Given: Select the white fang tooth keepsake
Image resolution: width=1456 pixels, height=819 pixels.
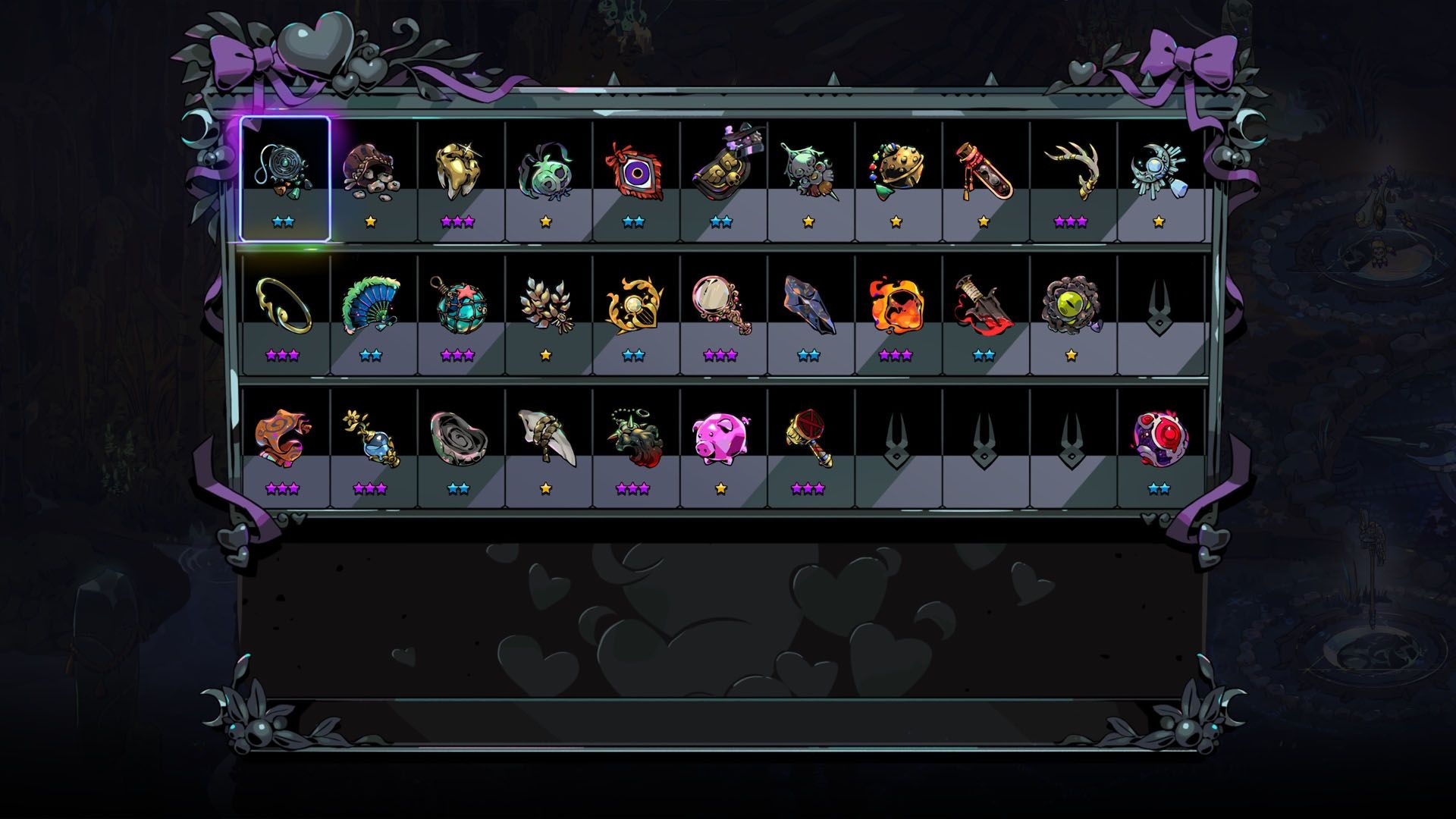Looking at the screenshot, I should tap(545, 438).
